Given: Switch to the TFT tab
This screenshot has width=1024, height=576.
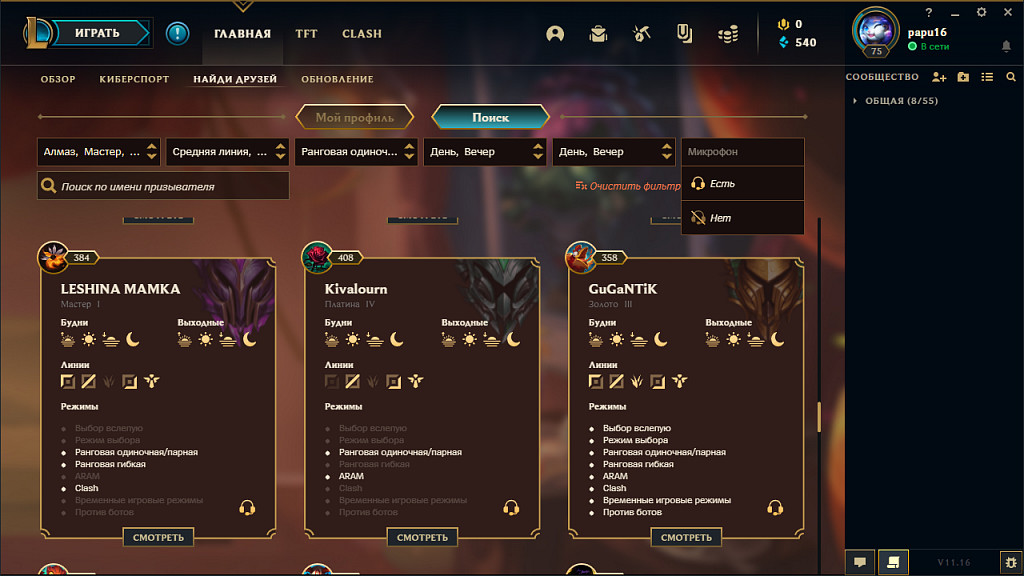Looking at the screenshot, I should 306,33.
